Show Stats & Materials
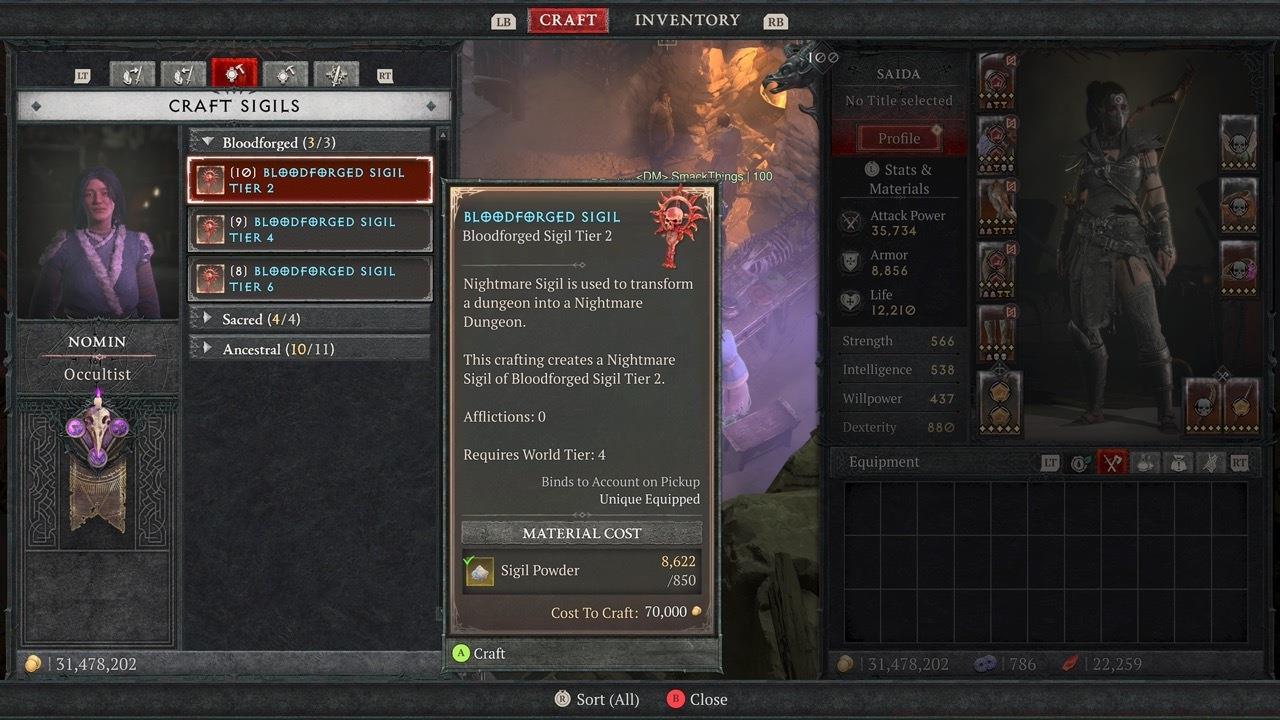 pyautogui.click(x=899, y=179)
